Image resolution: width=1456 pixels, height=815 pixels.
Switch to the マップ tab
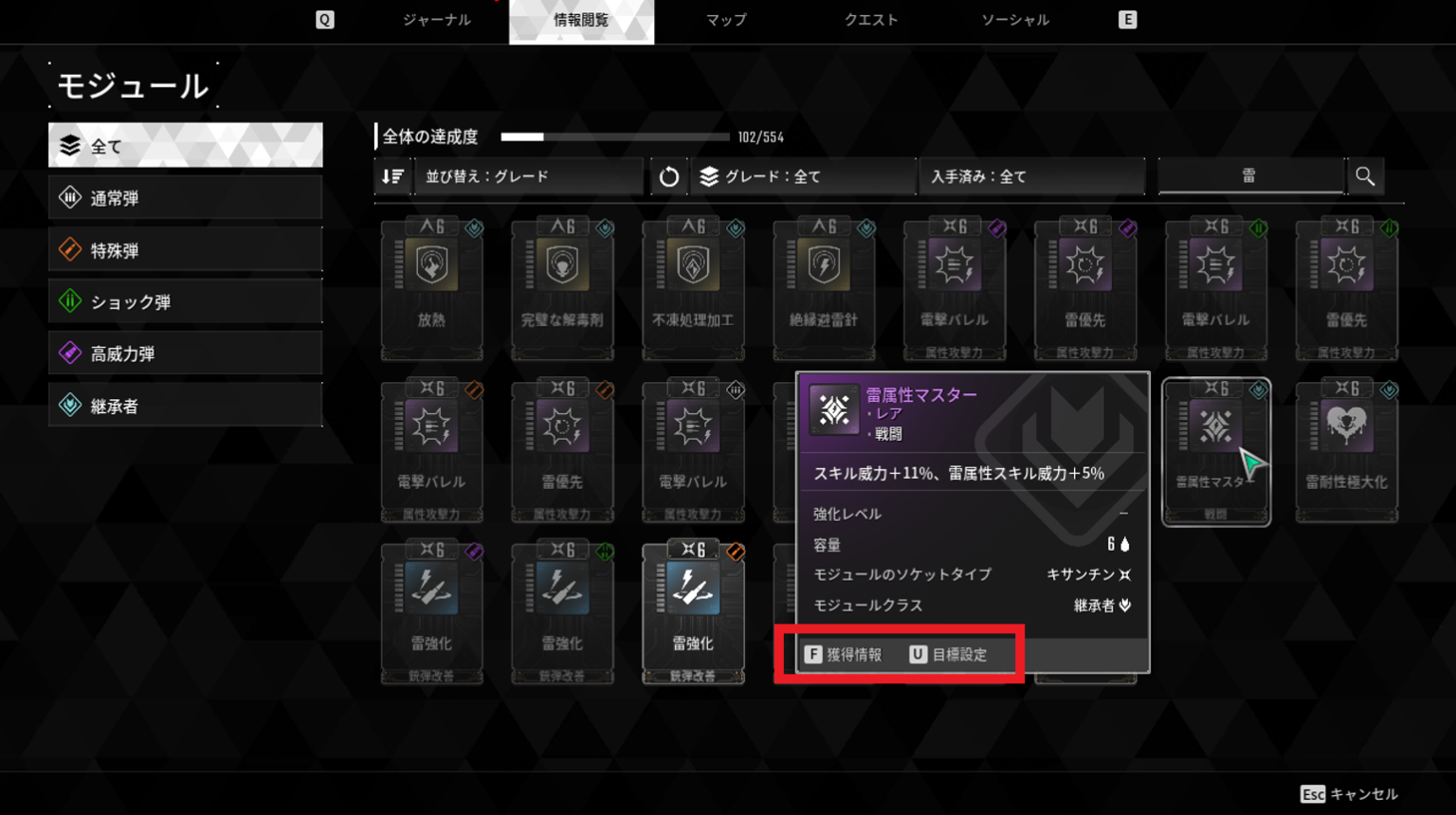(725, 19)
